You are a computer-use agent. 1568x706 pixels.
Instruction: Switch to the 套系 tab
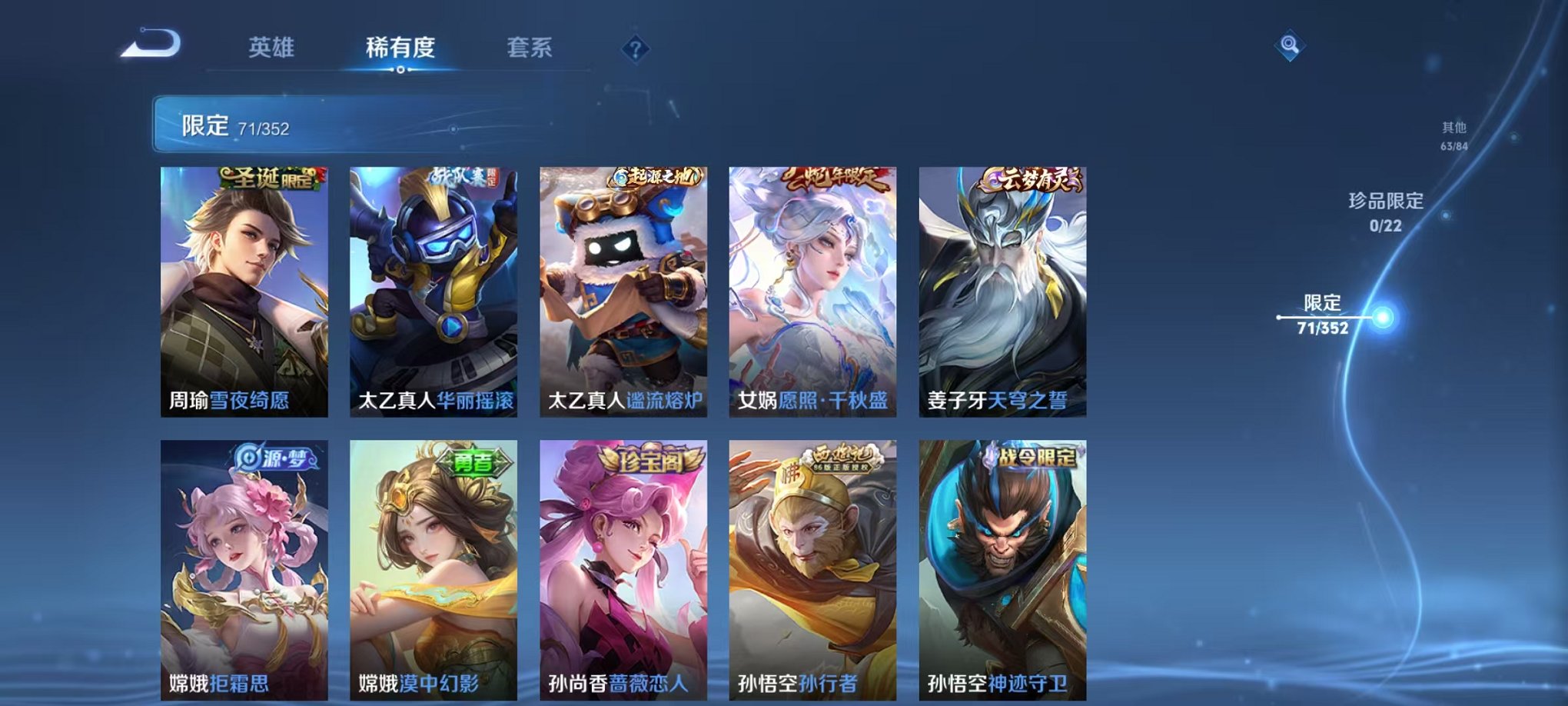(x=530, y=46)
